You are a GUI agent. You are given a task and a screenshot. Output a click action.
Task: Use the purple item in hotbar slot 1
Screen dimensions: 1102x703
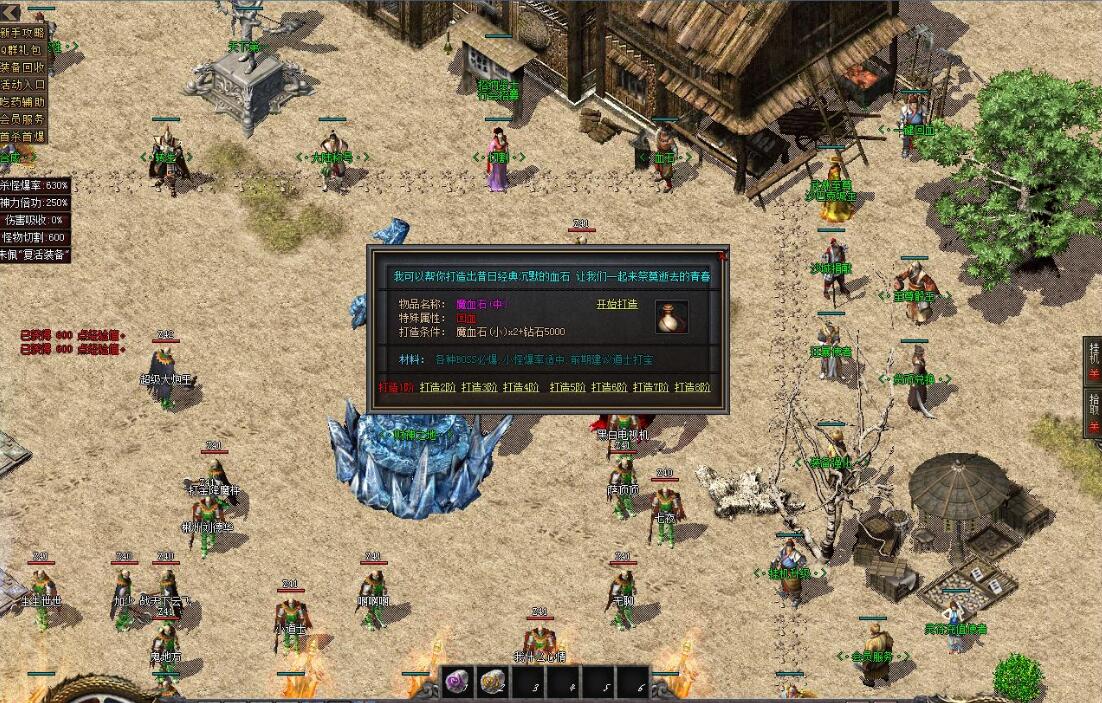tap(458, 682)
